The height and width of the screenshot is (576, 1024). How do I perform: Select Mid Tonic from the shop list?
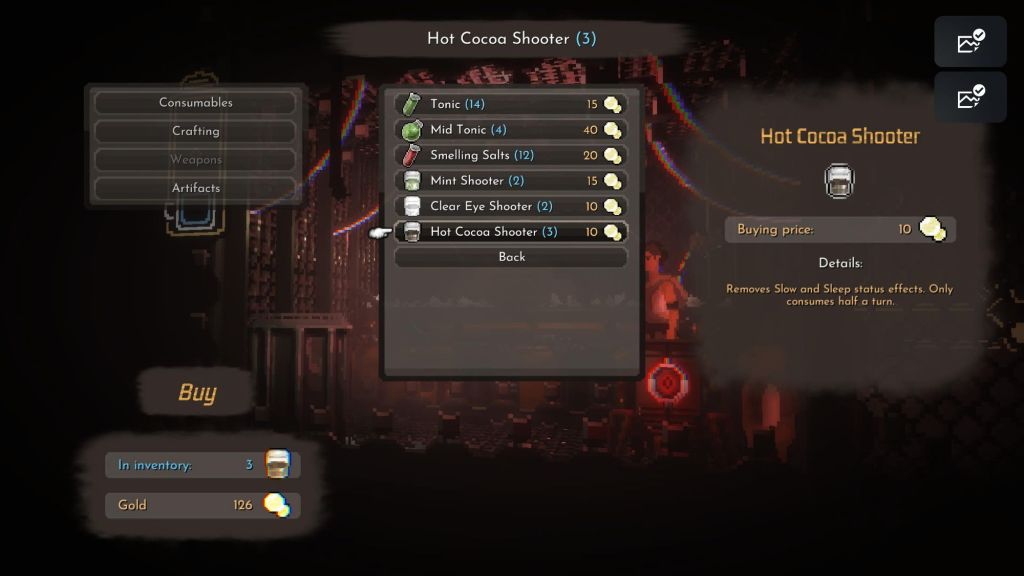click(x=510, y=130)
